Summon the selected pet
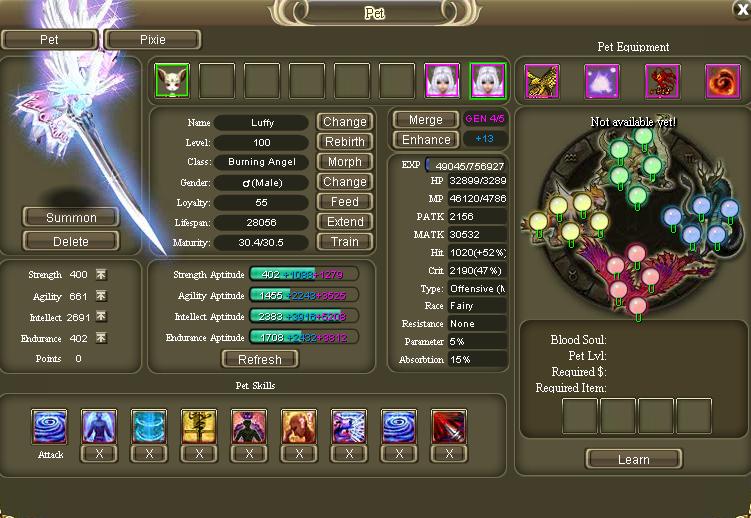Viewport: 751px width, 518px height. click(71, 217)
